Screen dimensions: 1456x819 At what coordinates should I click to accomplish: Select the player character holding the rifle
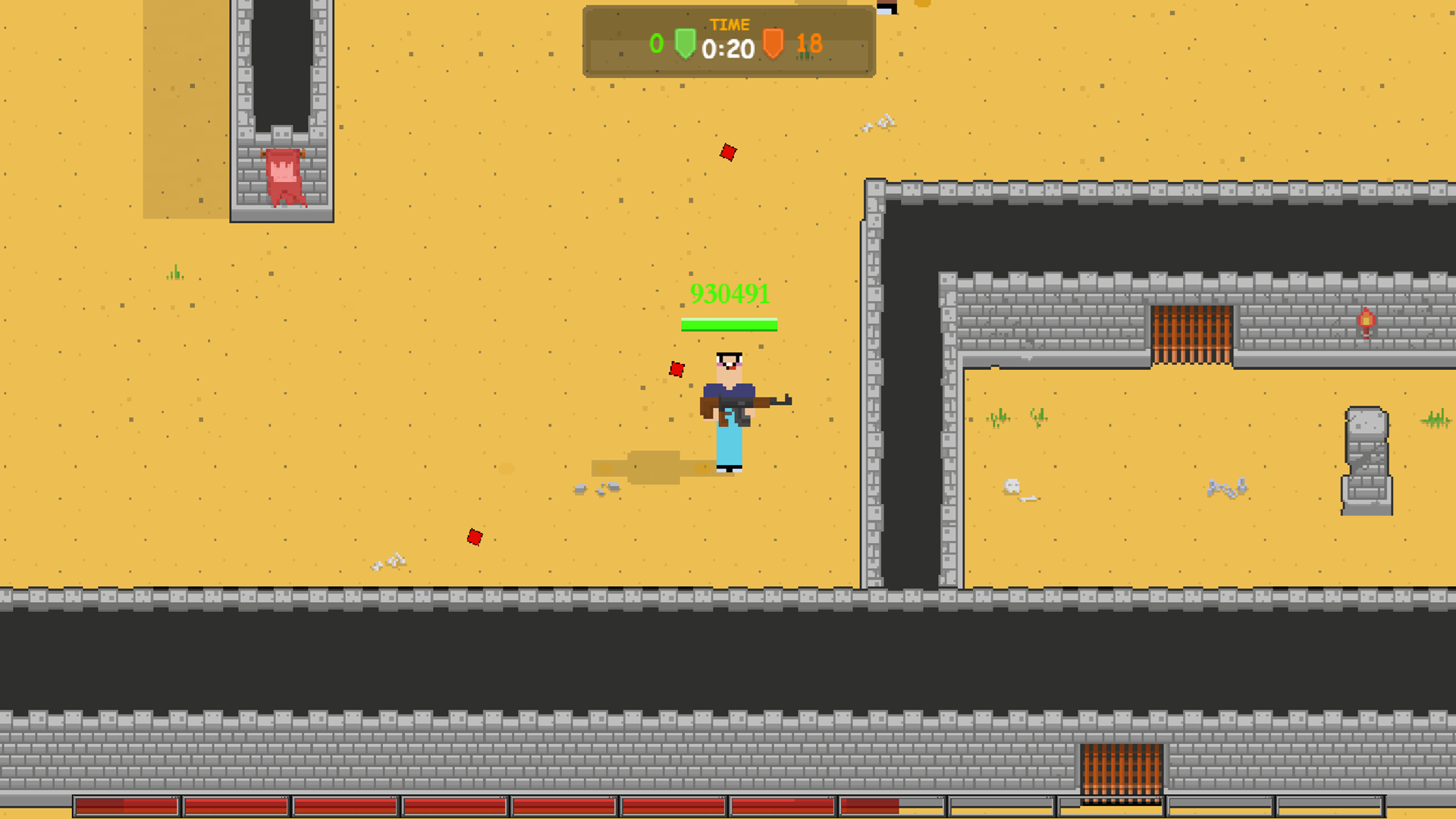pos(730,409)
